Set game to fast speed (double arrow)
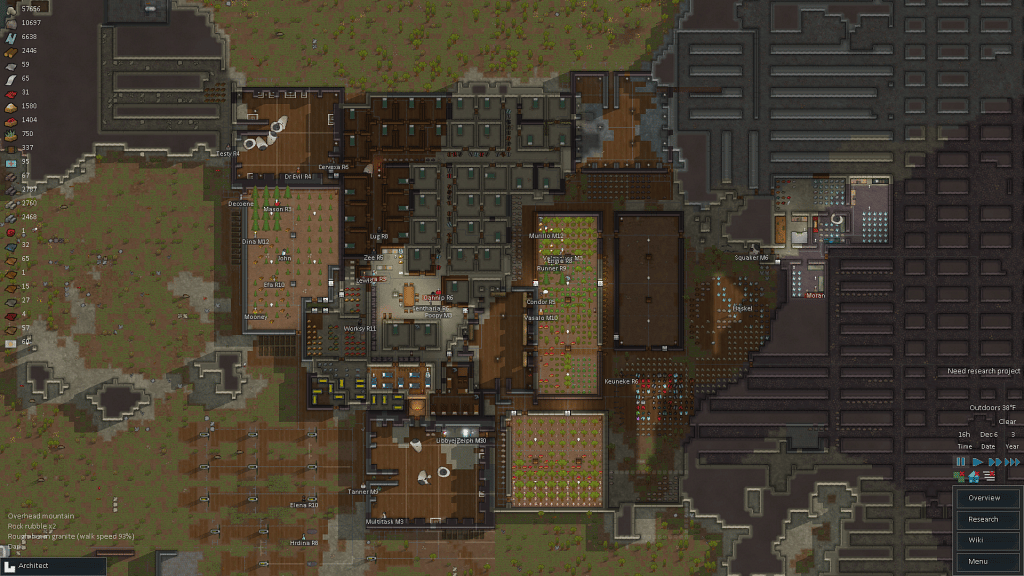This screenshot has width=1024, height=576. coord(994,462)
